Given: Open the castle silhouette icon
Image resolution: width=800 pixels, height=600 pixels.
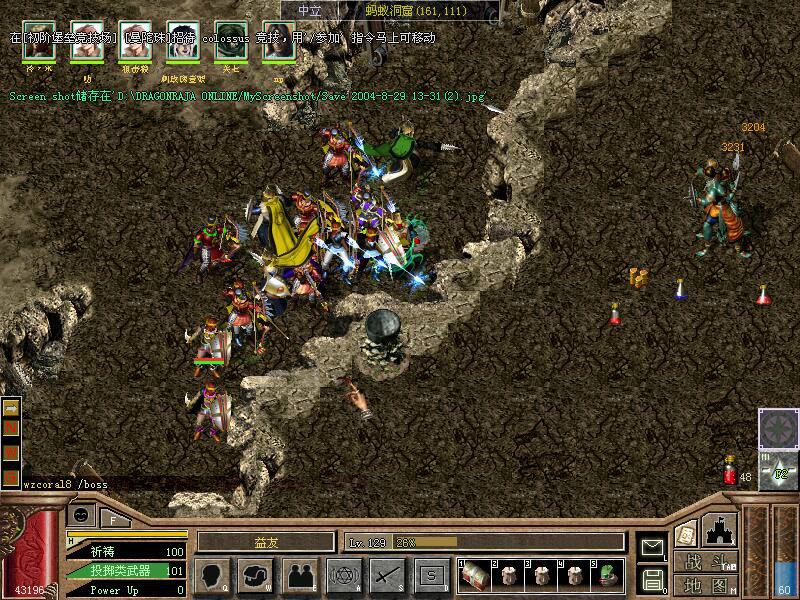Looking at the screenshot, I should click(x=722, y=529).
